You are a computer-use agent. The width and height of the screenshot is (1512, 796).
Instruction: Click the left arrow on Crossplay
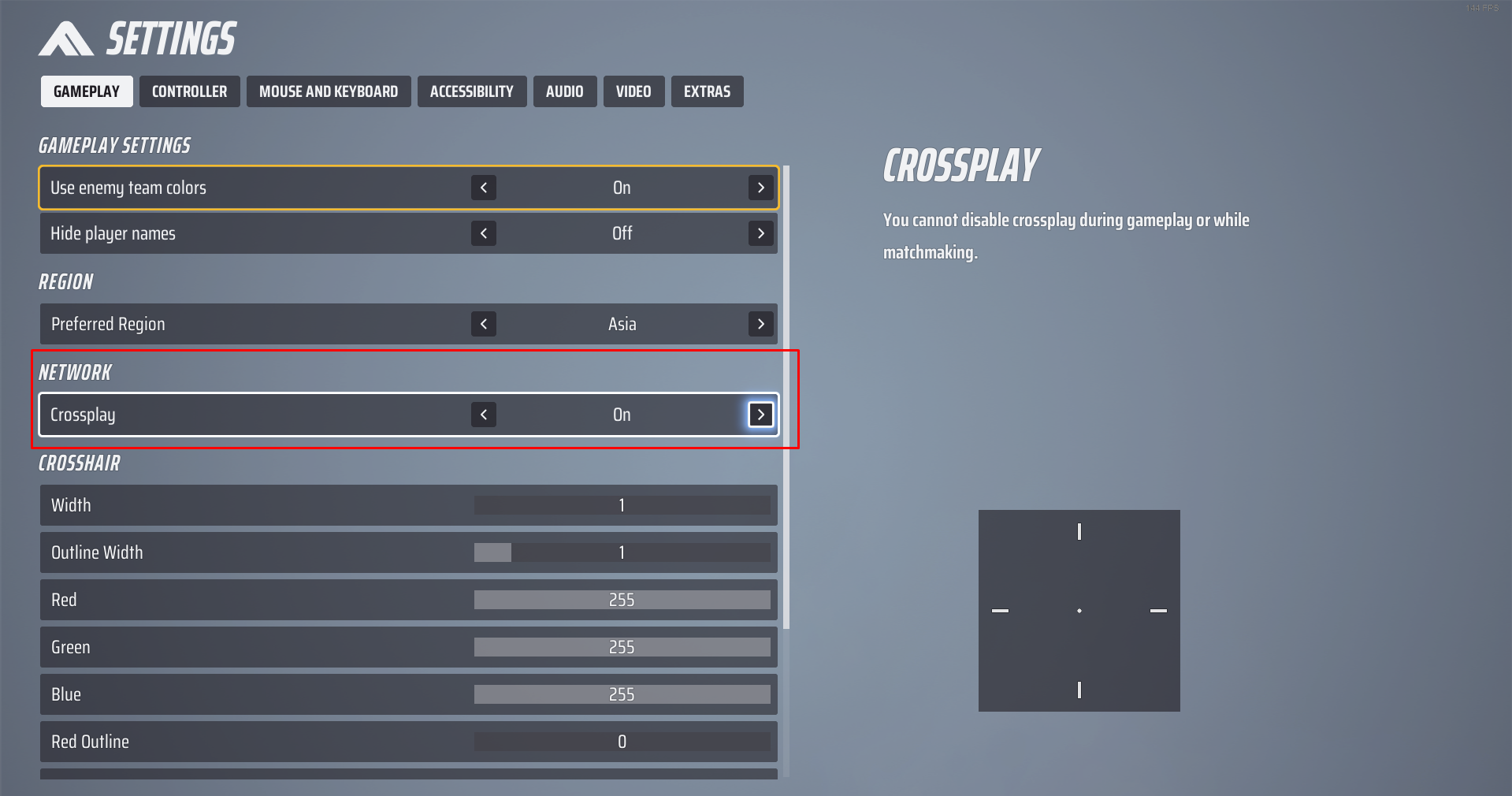point(483,415)
